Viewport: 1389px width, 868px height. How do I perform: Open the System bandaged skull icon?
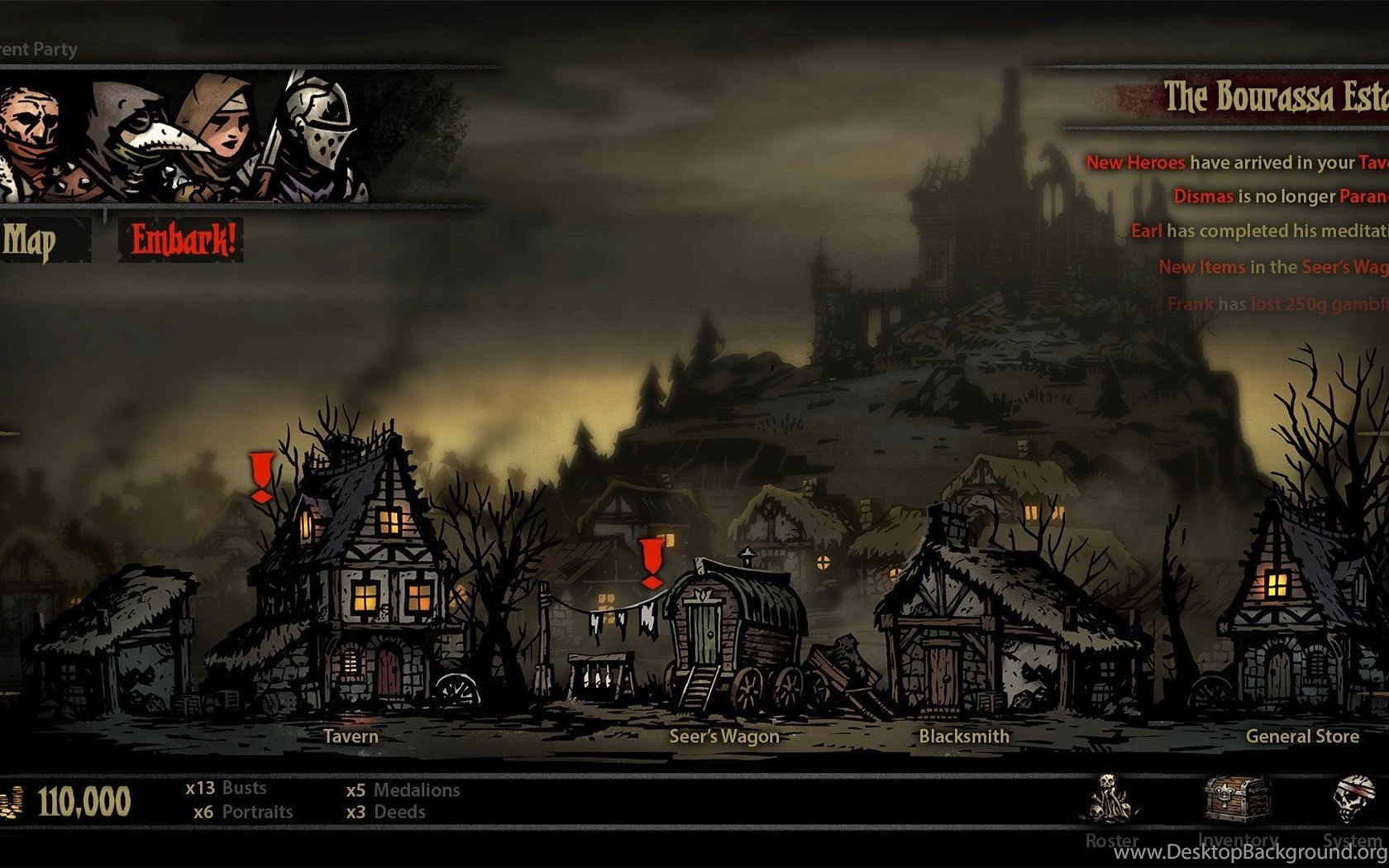pos(1353,799)
